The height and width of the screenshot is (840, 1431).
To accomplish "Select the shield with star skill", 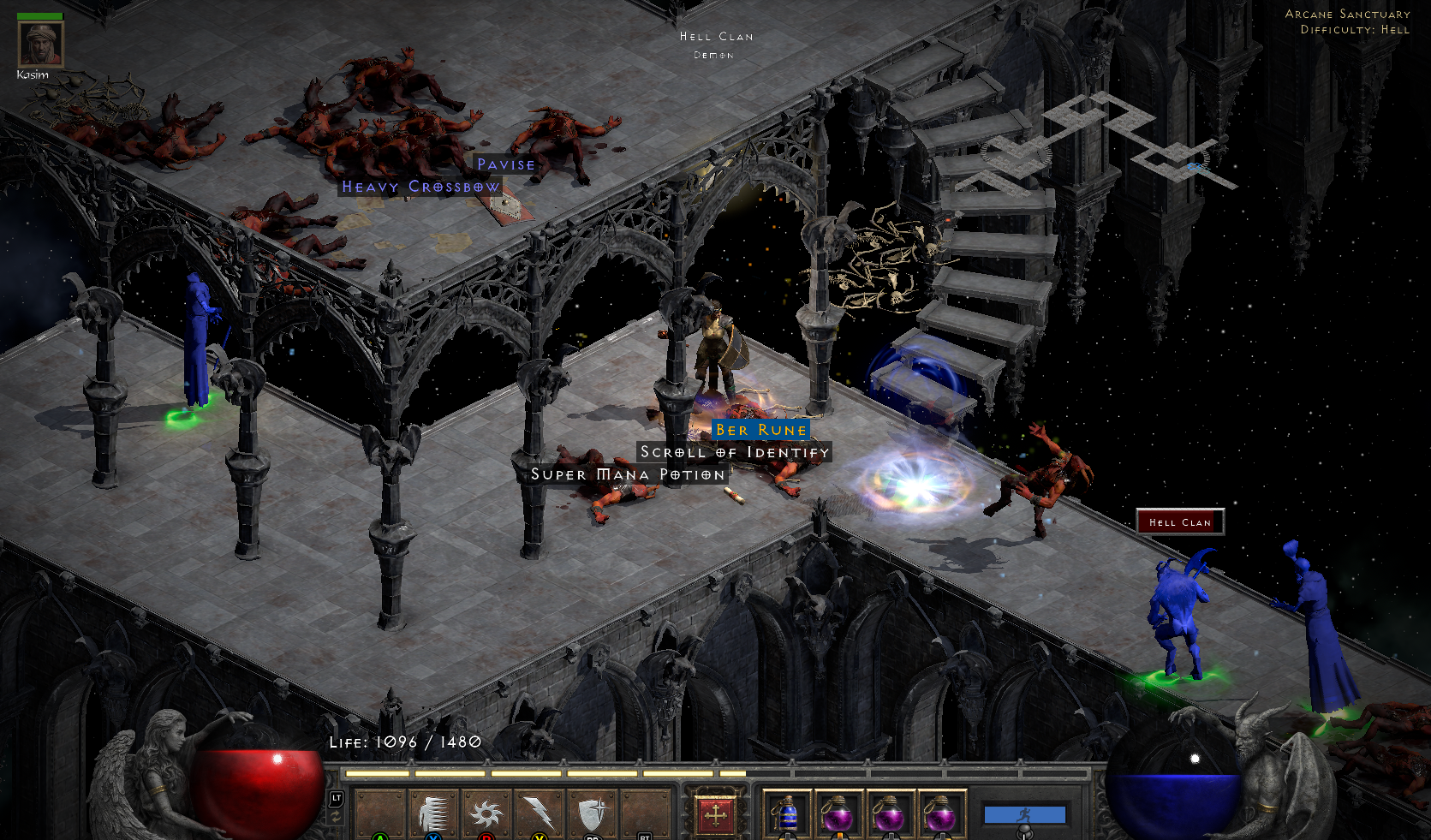I will tap(592, 813).
